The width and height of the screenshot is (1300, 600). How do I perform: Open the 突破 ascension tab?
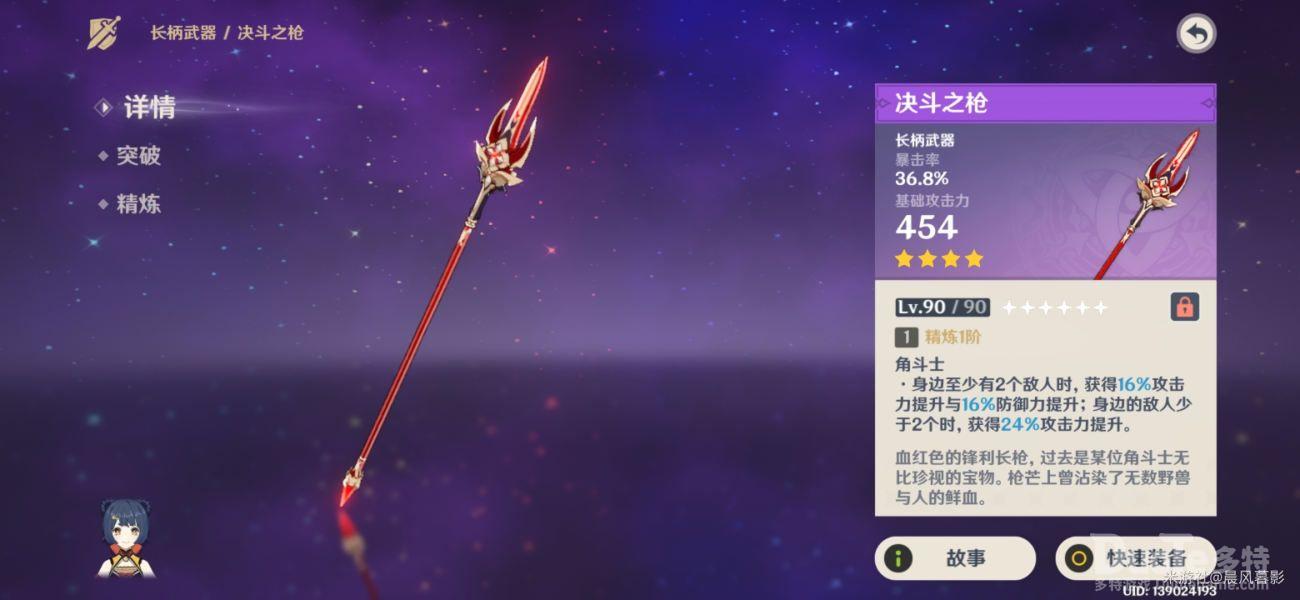(x=137, y=156)
